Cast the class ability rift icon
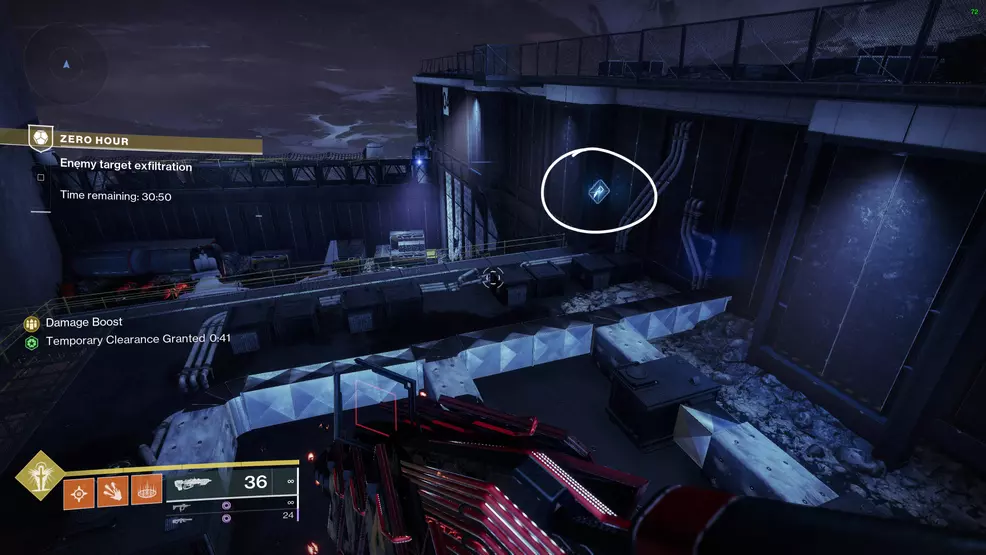Image resolution: width=986 pixels, height=555 pixels. (x=147, y=491)
